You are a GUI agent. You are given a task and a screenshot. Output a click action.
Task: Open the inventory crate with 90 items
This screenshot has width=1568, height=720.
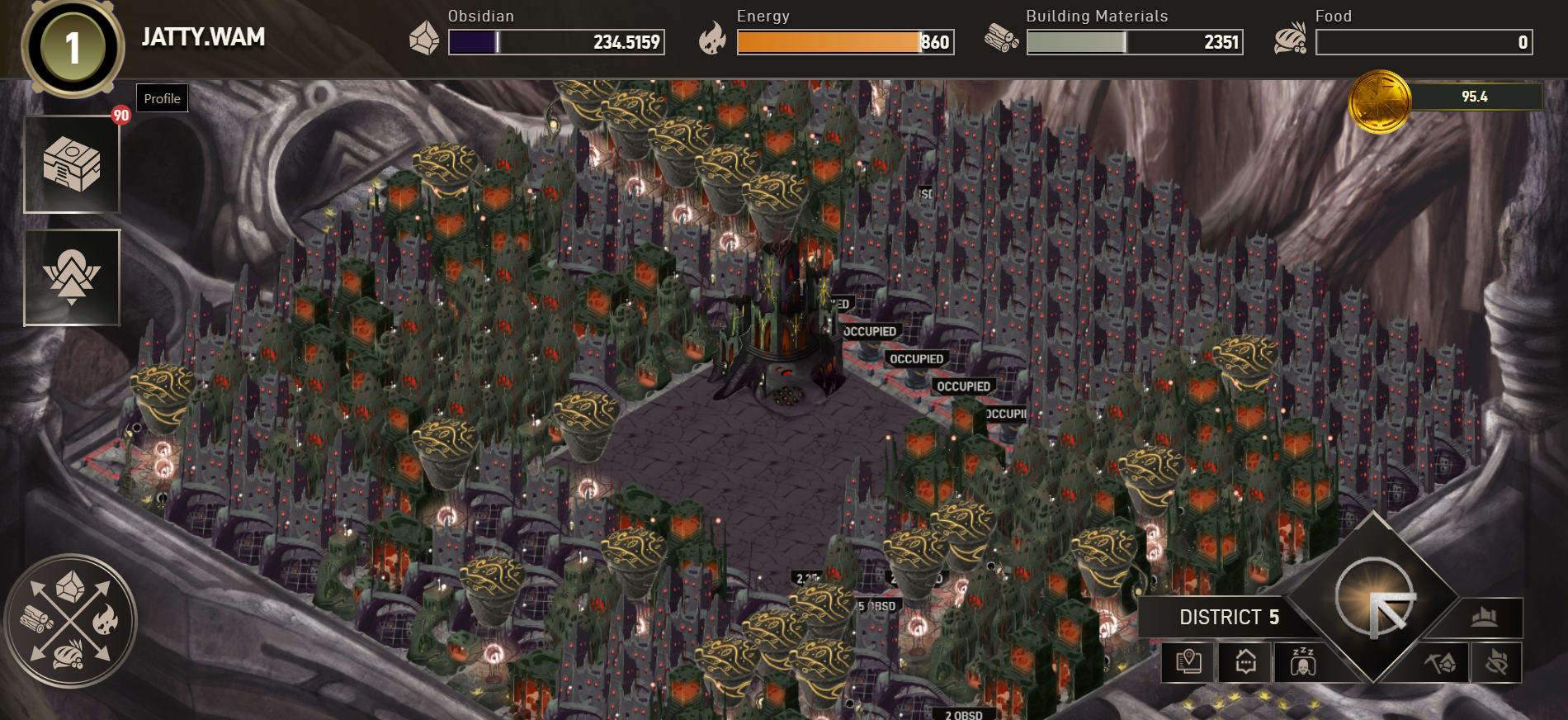72,163
